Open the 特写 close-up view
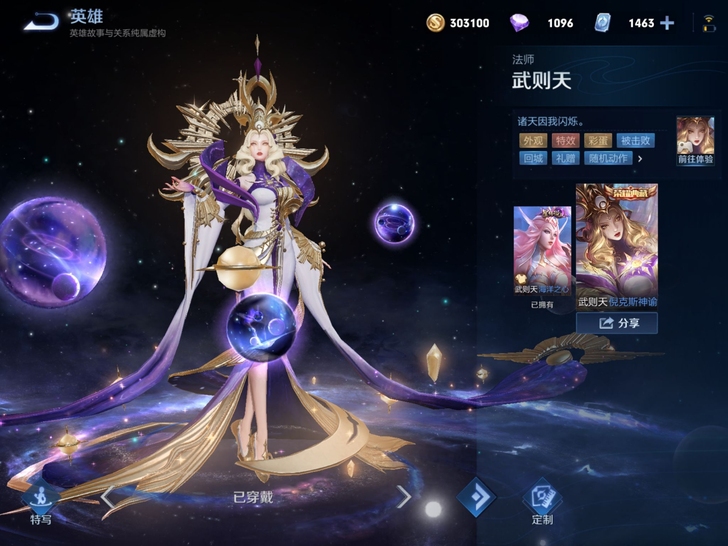 pyautogui.click(x=40, y=503)
